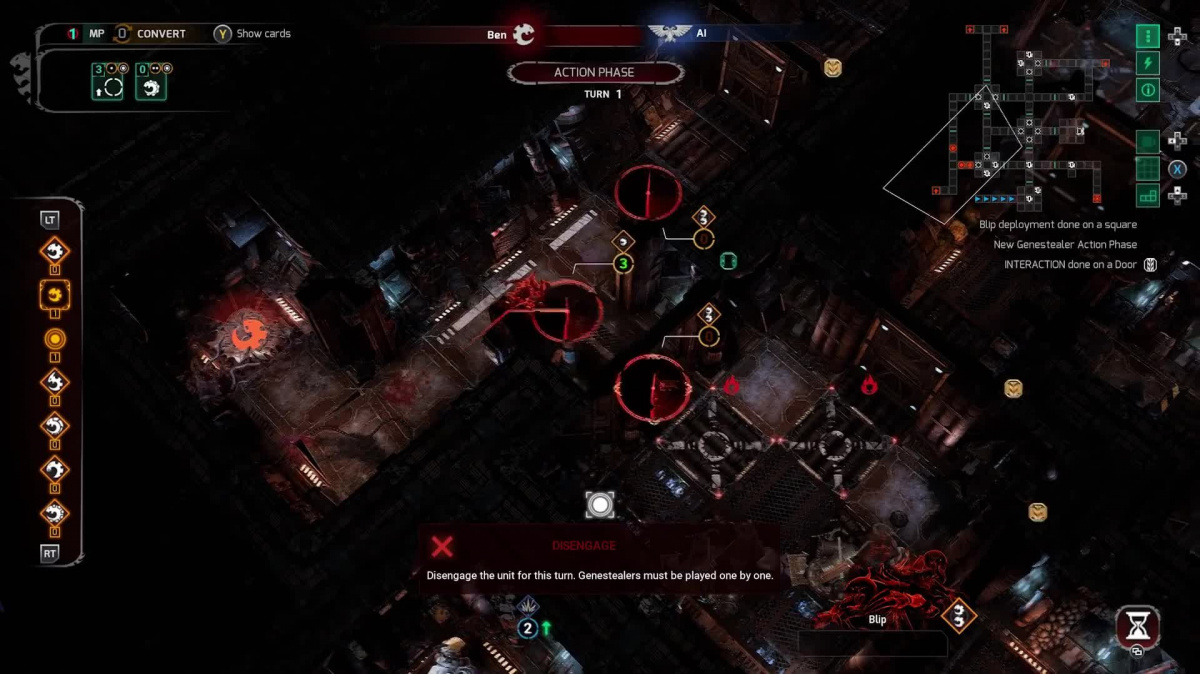Viewport: 1200px width, 674px height.
Task: Click the unit marker showing green 3
Action: click(x=623, y=264)
